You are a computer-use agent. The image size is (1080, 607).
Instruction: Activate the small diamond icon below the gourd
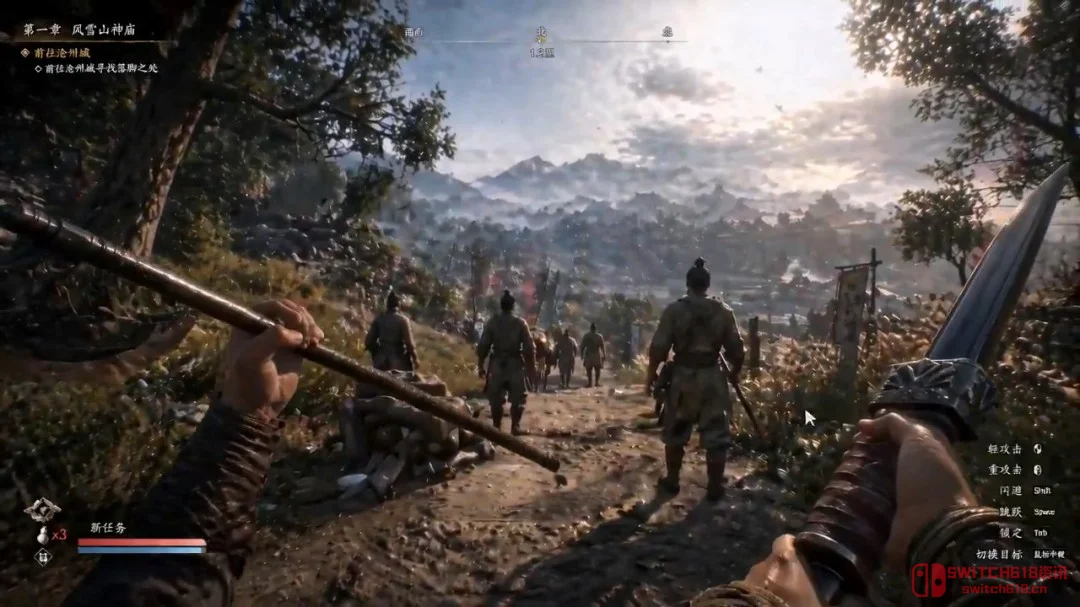point(43,557)
